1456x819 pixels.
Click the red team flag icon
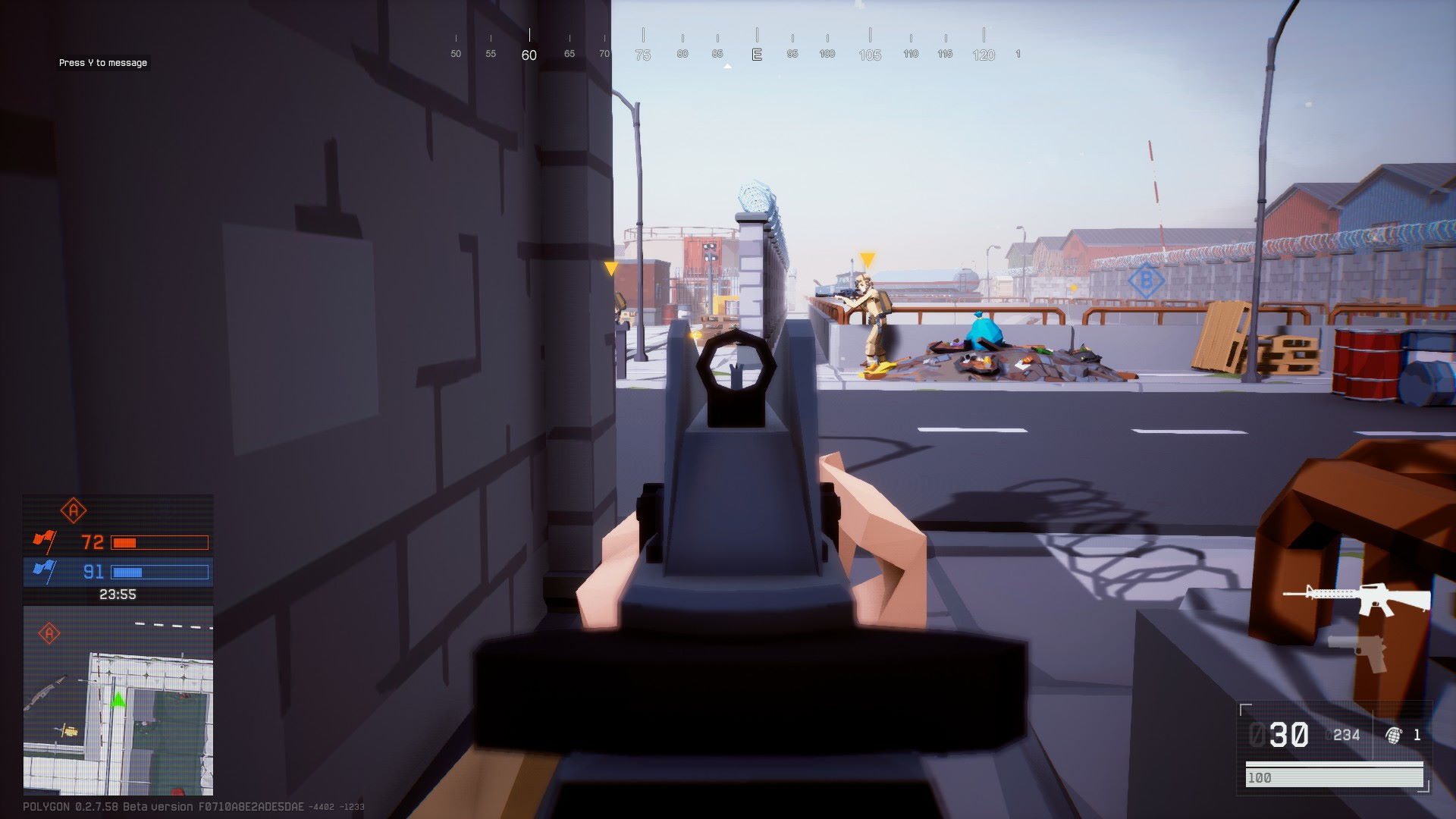(x=44, y=541)
